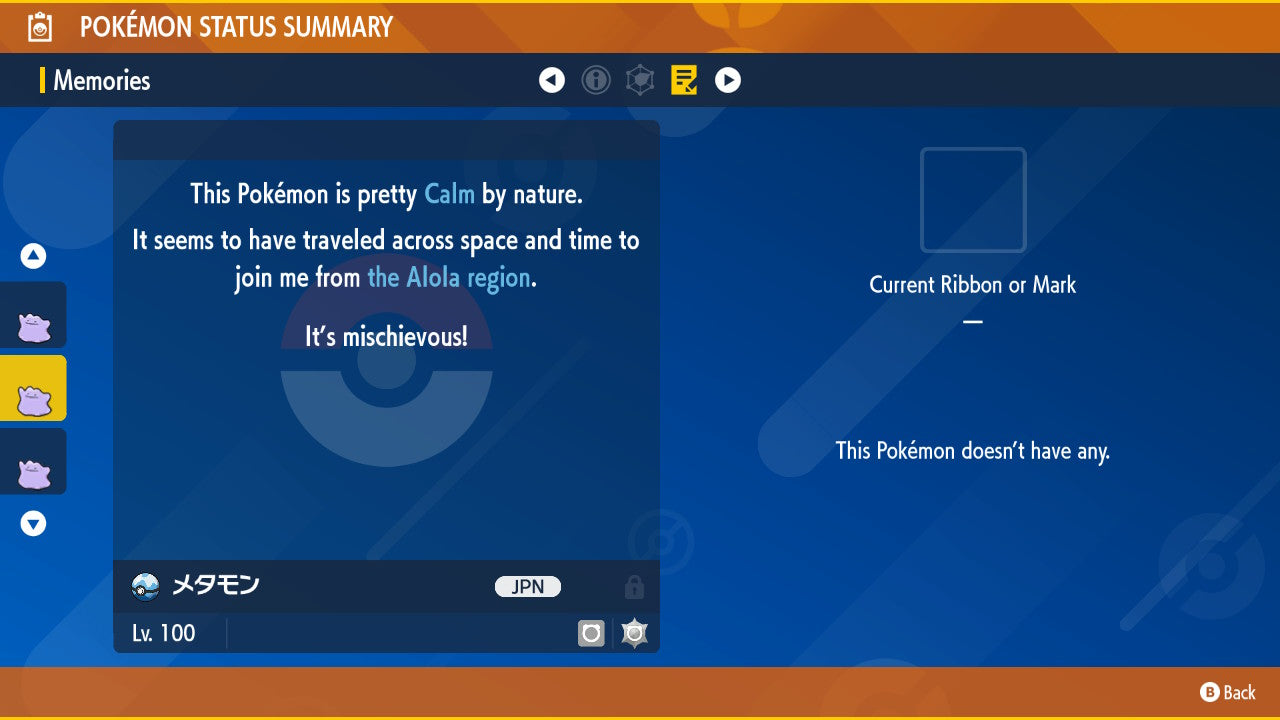Click the JPN language badge
The width and height of the screenshot is (1280, 720).
click(527, 587)
